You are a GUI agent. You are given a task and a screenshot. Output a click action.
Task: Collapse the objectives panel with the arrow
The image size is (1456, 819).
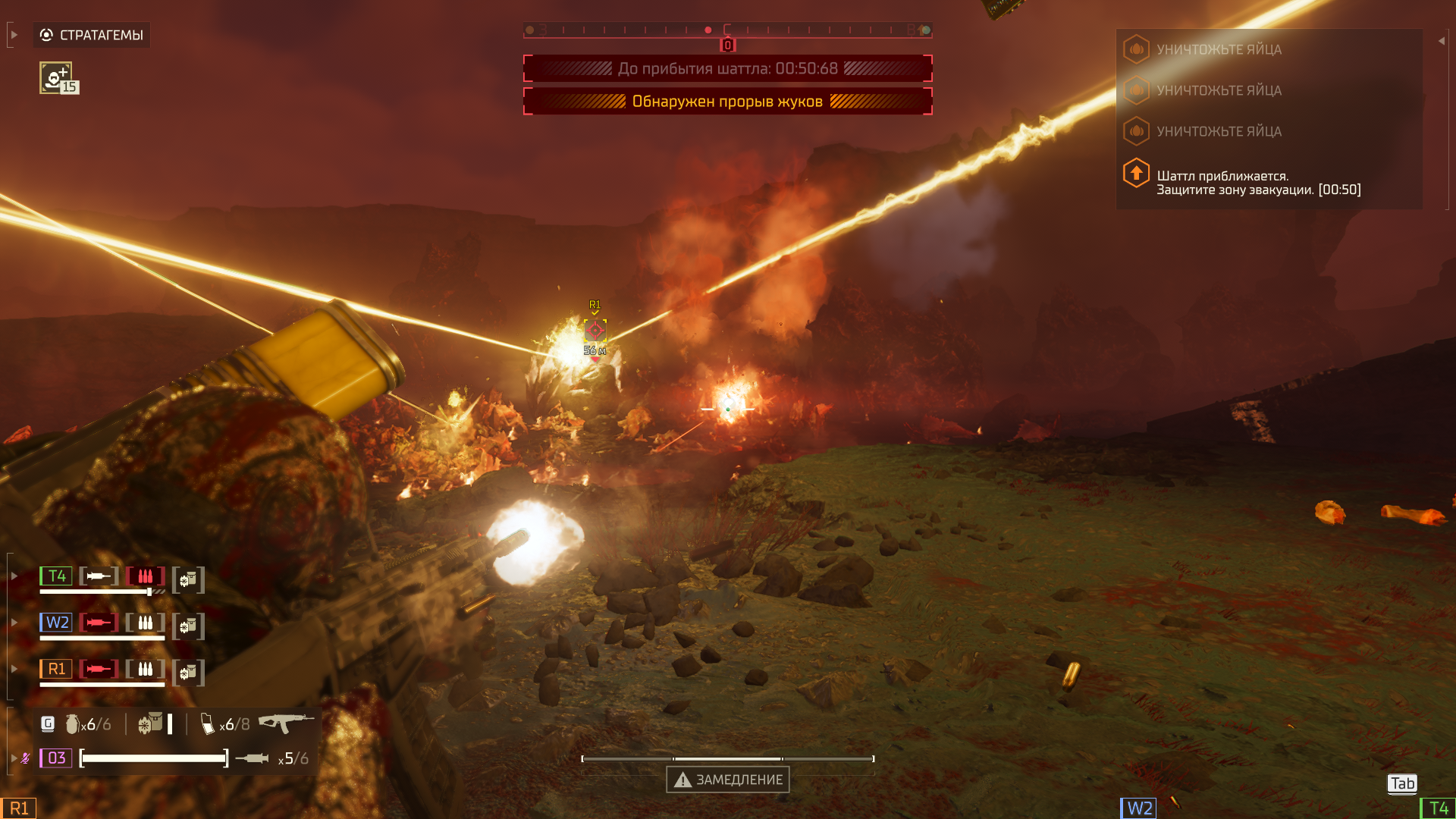pyautogui.click(x=1441, y=41)
